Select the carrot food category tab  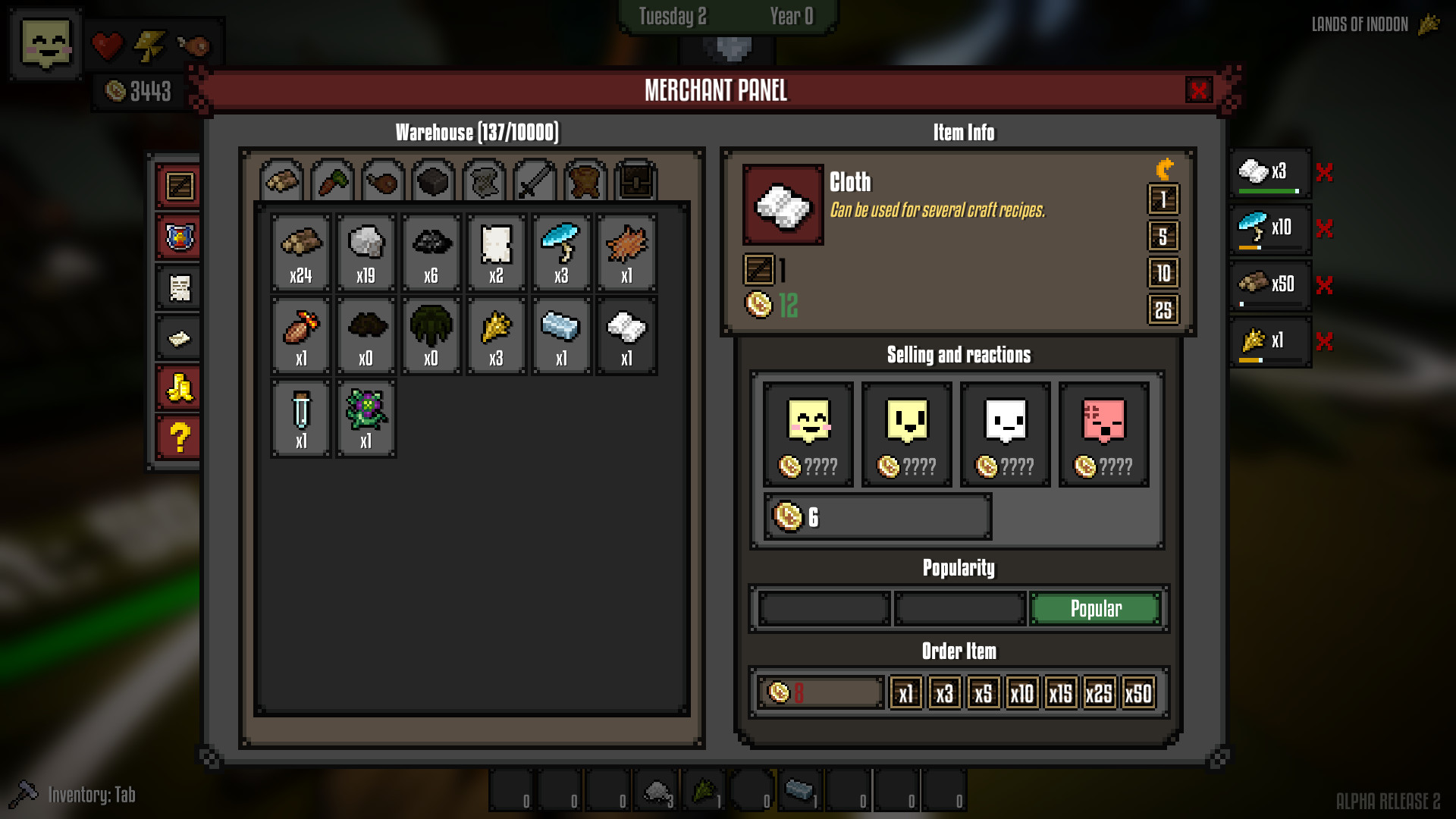coord(331,180)
